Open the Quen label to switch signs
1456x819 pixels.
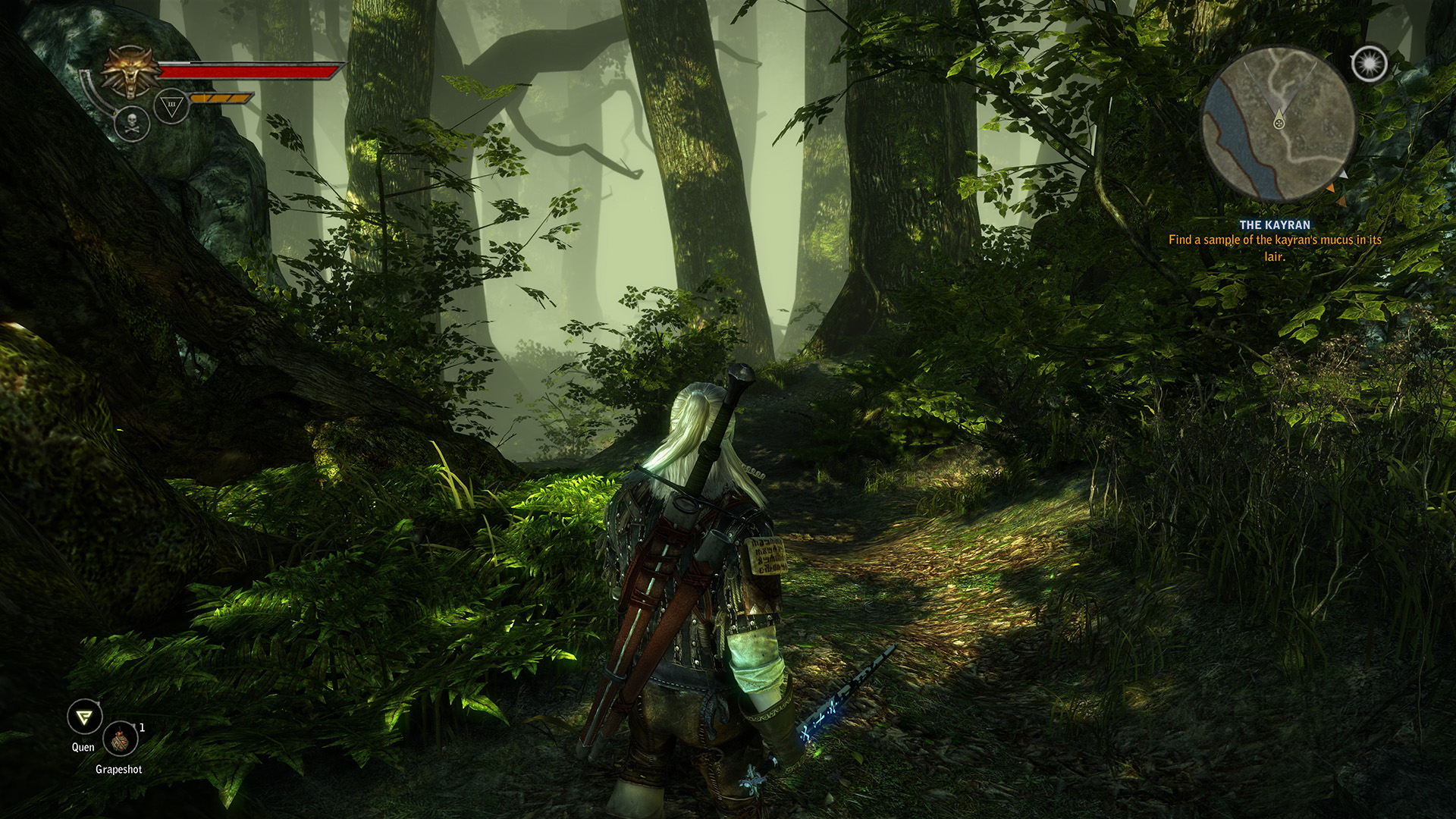tap(83, 748)
